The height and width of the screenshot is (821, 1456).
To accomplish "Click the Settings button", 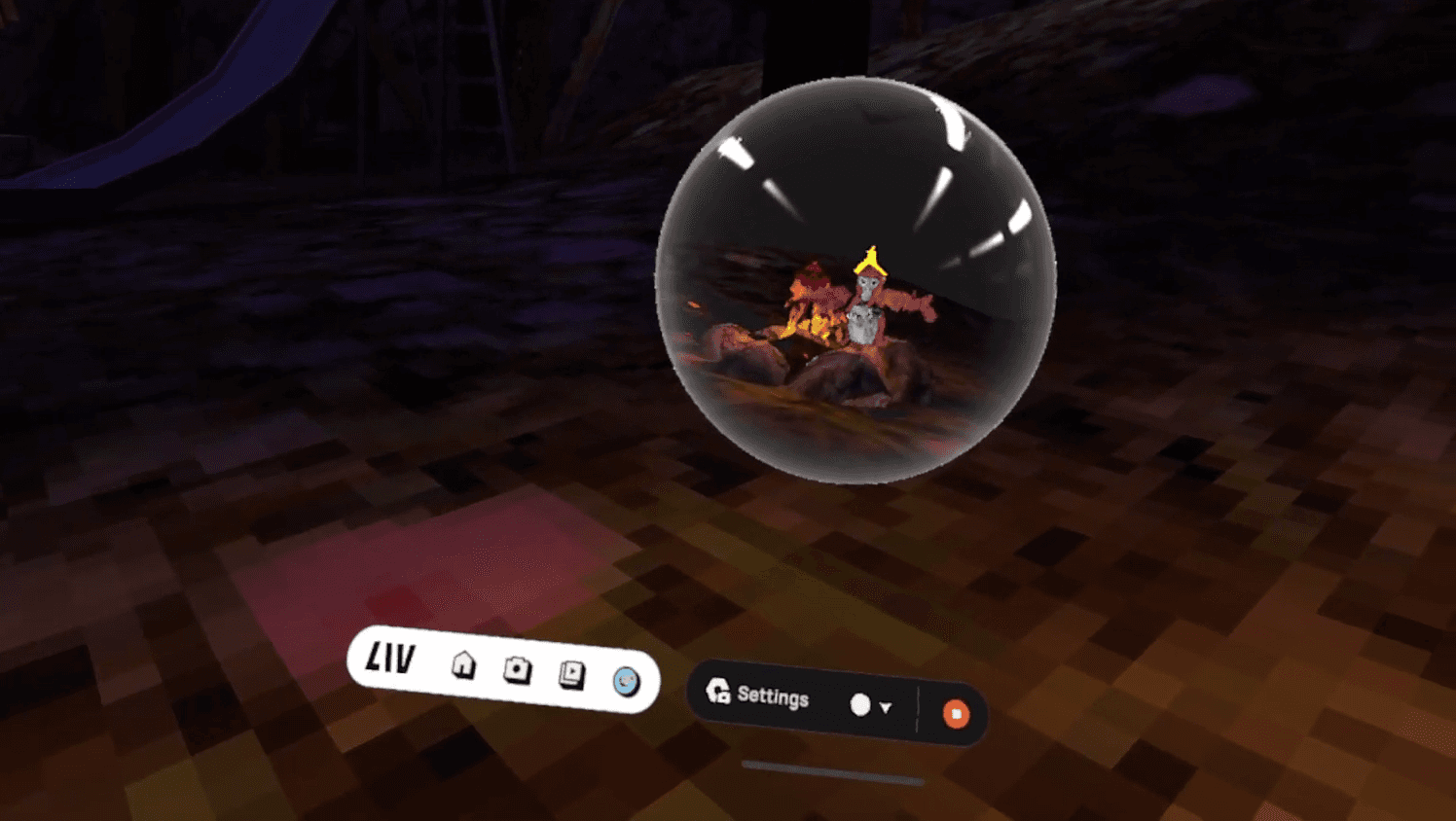I will tap(774, 698).
